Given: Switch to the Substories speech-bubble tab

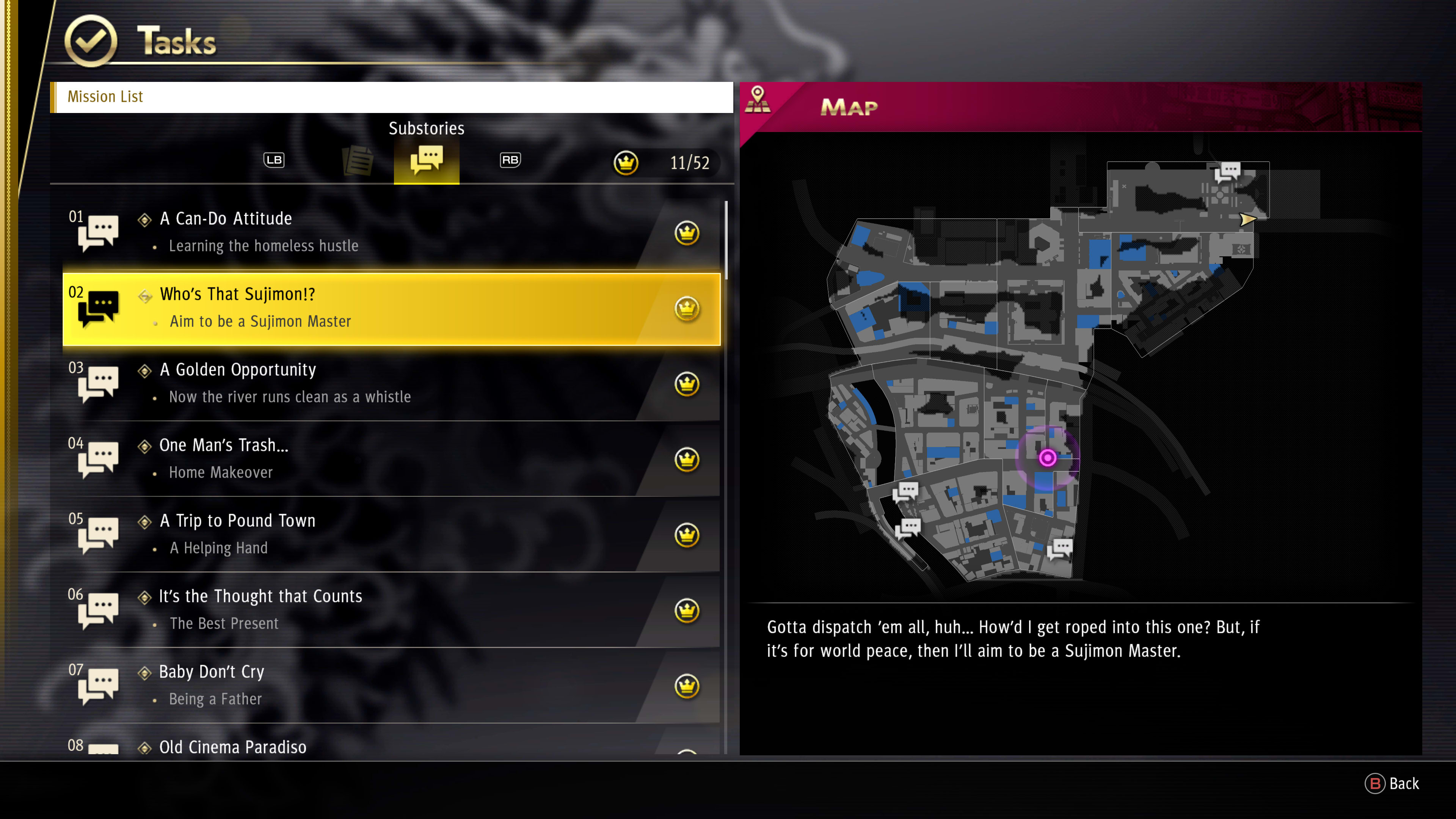Looking at the screenshot, I should 427,160.
